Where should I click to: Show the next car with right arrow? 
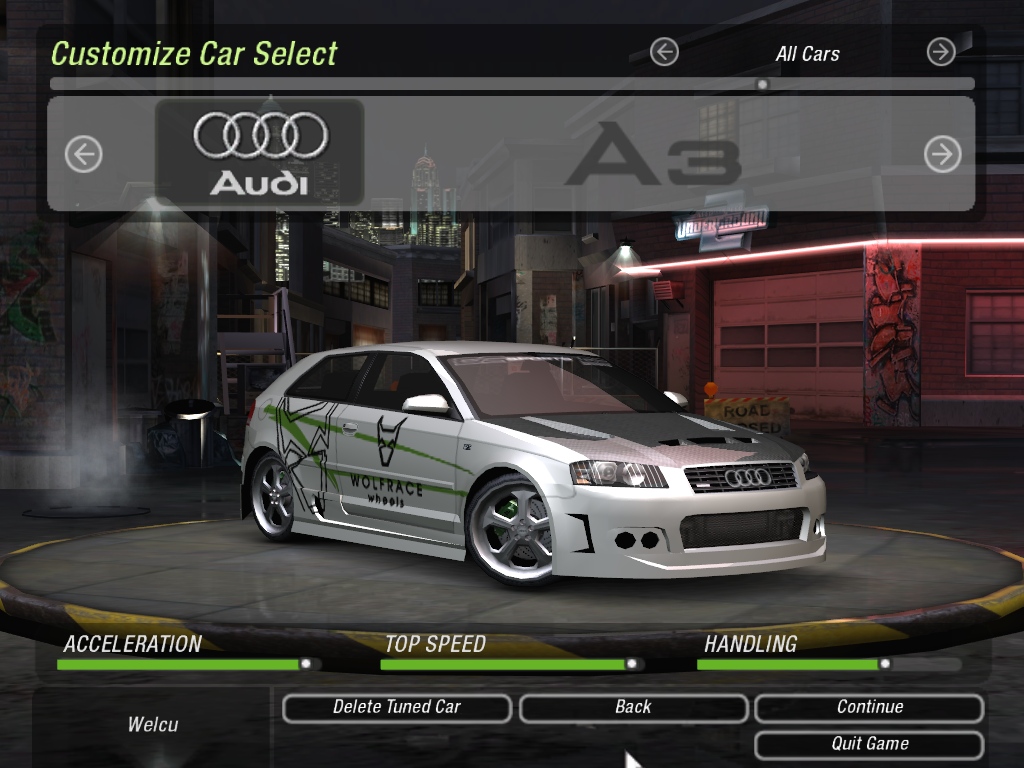(942, 154)
